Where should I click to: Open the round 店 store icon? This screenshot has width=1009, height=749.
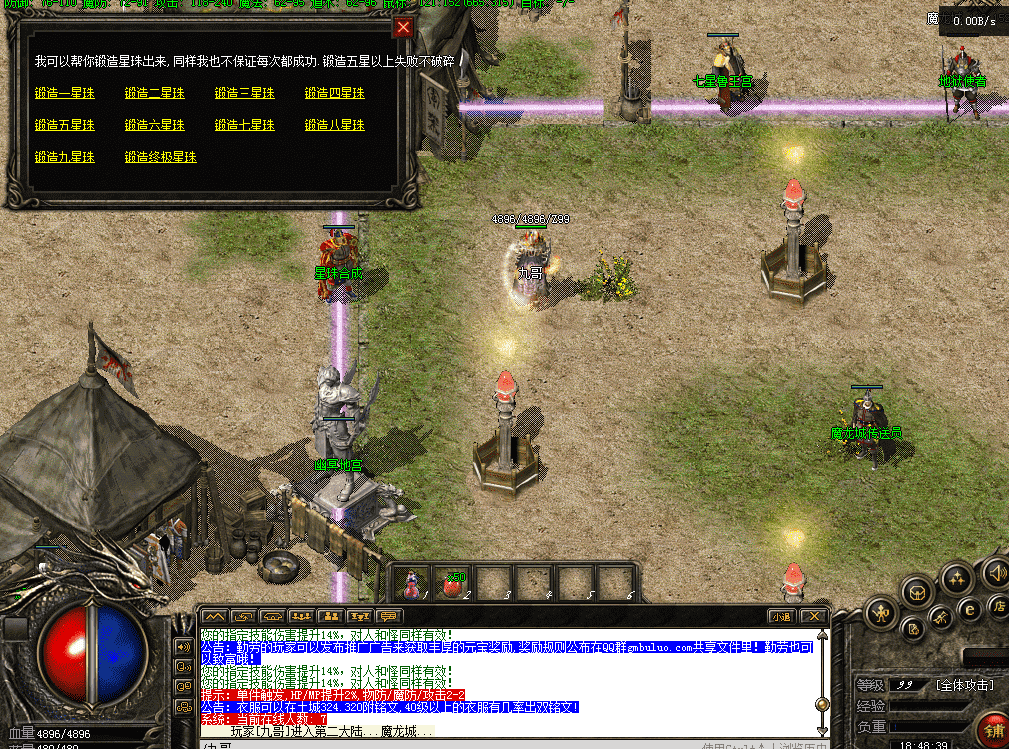pos(998,605)
